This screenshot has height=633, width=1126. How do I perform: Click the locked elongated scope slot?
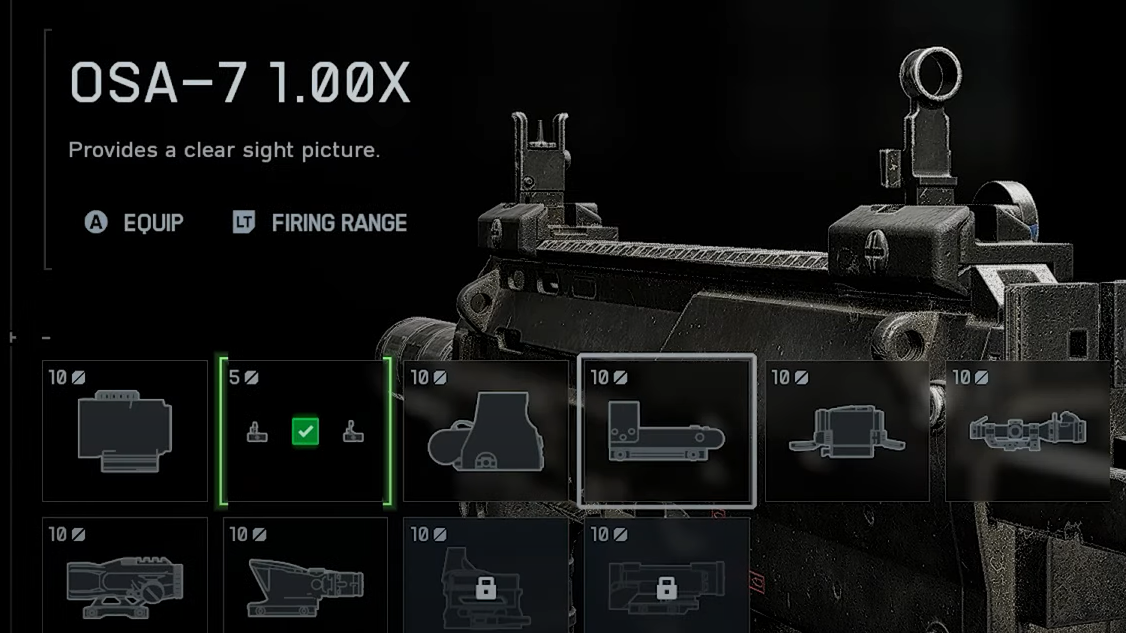pyautogui.click(x=666, y=578)
